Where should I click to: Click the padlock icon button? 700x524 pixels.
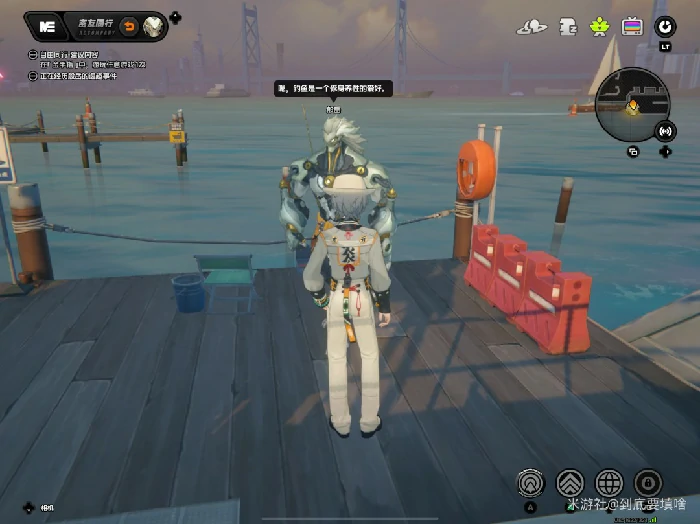(648, 483)
